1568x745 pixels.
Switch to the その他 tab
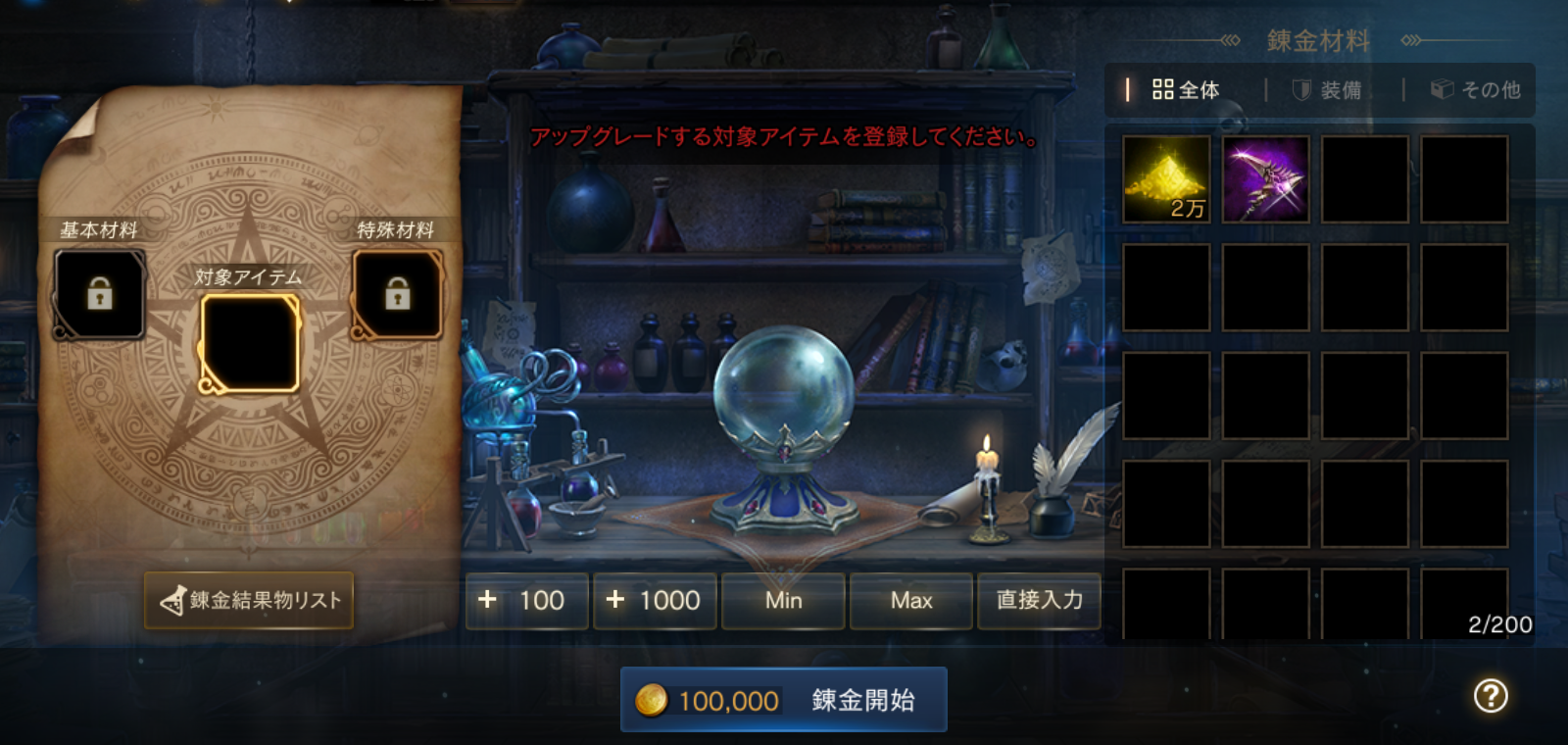pos(1476,90)
